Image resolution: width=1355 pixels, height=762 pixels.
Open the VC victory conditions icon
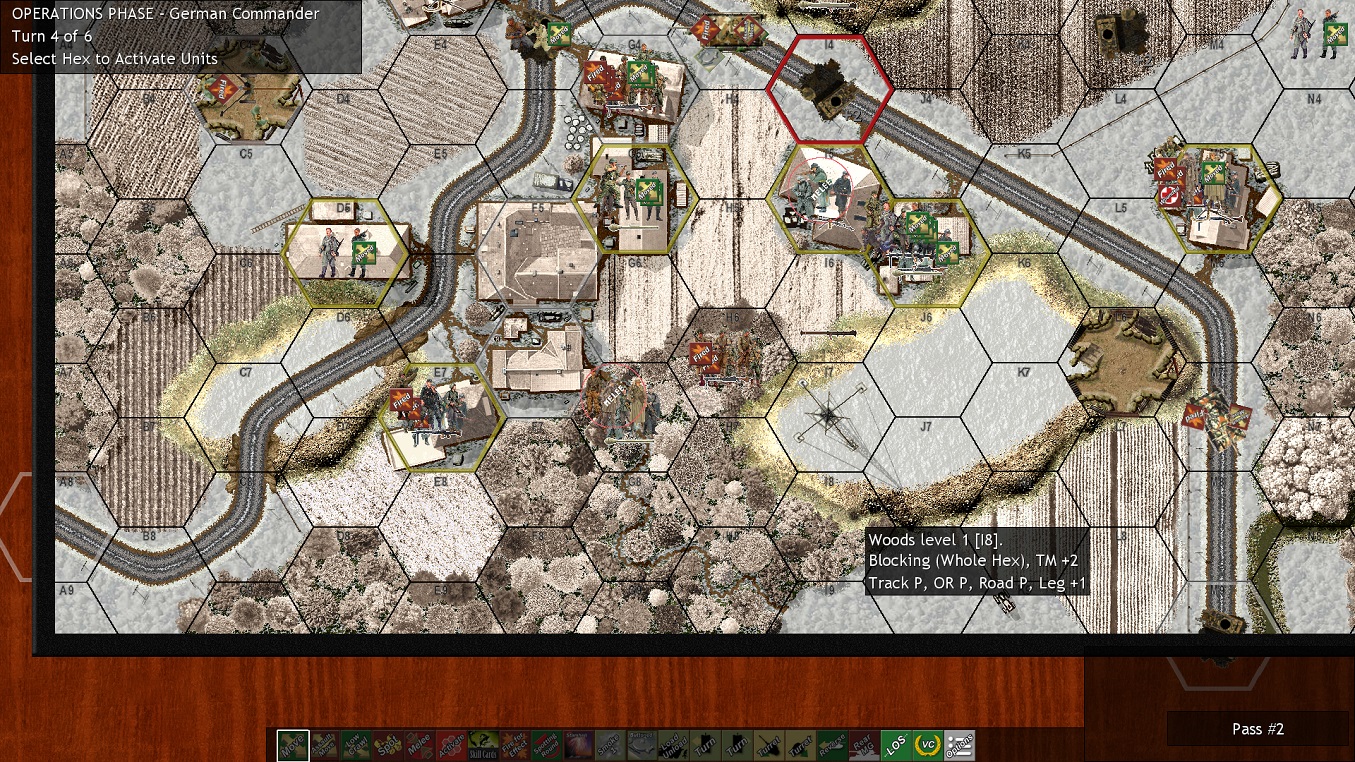928,745
